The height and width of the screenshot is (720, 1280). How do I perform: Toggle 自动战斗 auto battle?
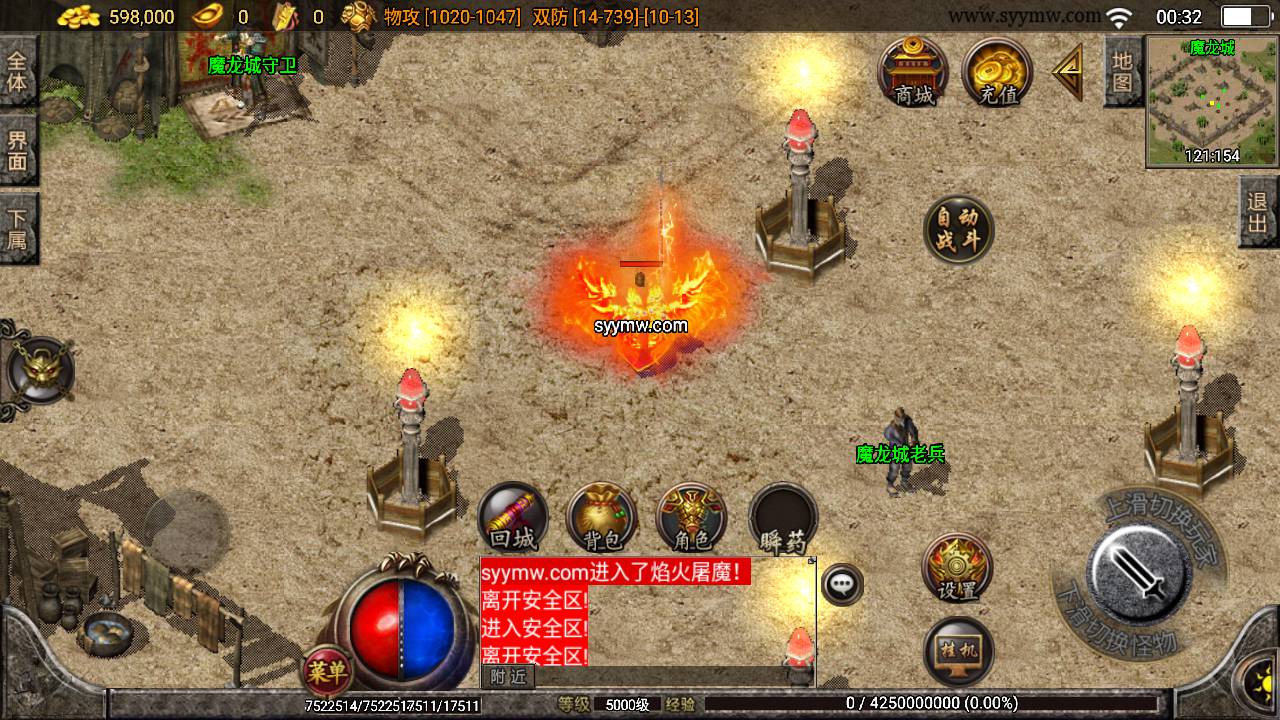coord(959,230)
